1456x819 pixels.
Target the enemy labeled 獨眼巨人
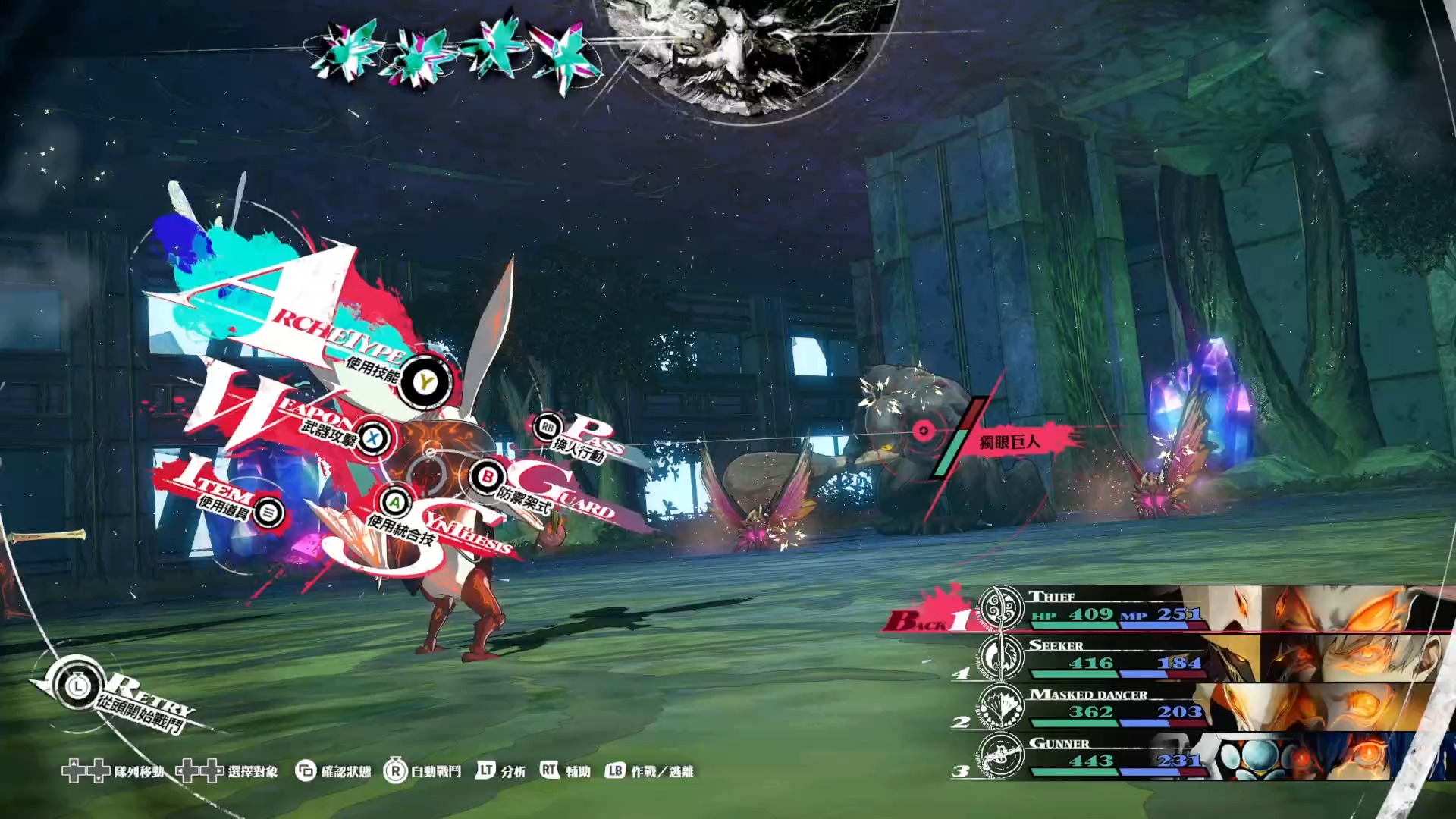coord(924,431)
